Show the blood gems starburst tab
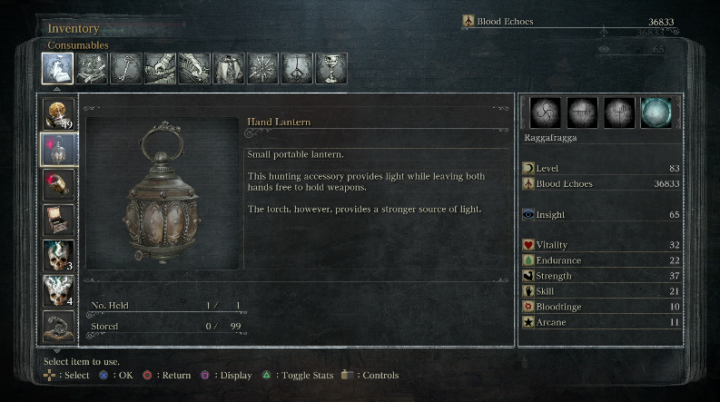 262,68
